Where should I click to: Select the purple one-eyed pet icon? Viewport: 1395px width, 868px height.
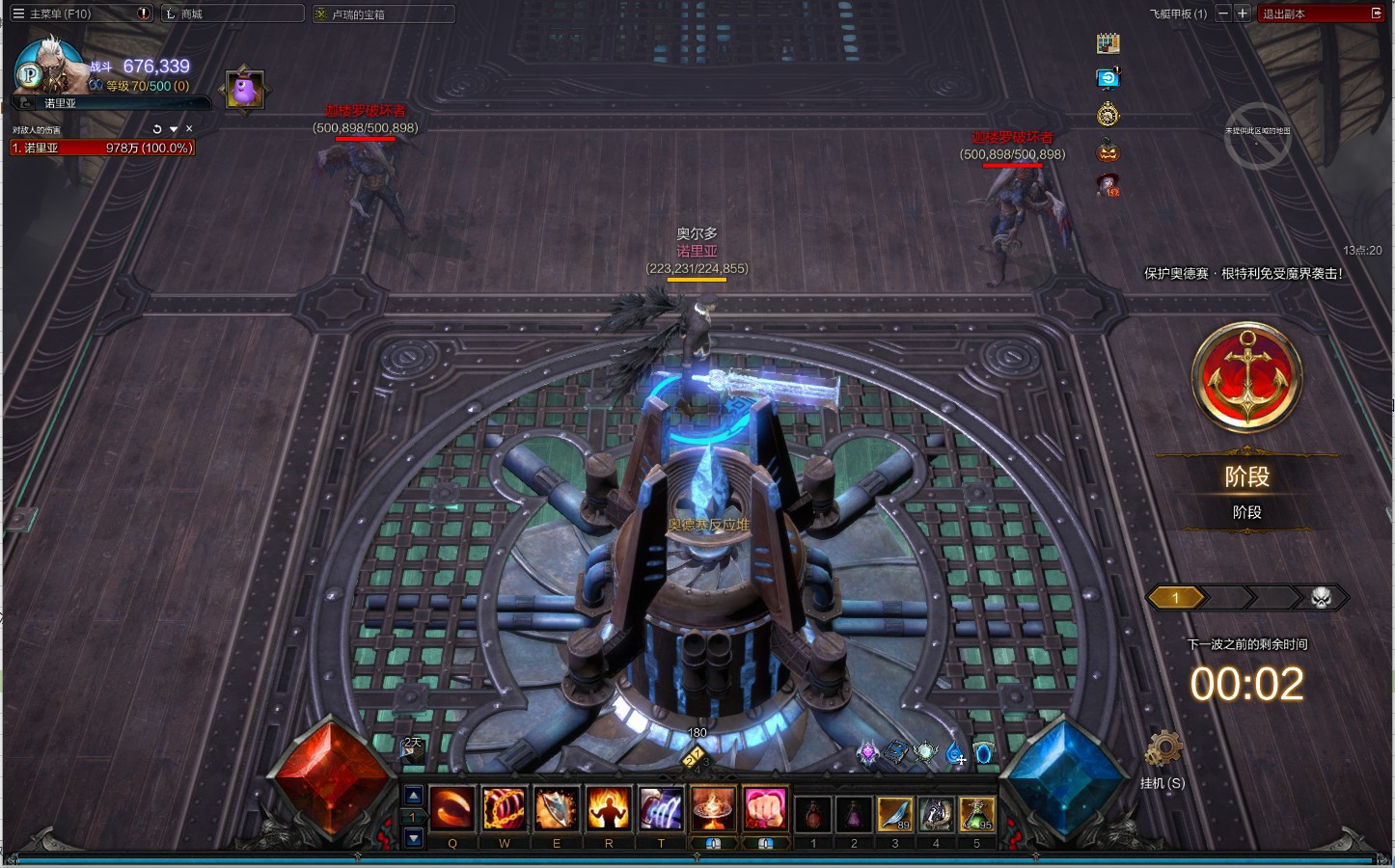click(244, 91)
